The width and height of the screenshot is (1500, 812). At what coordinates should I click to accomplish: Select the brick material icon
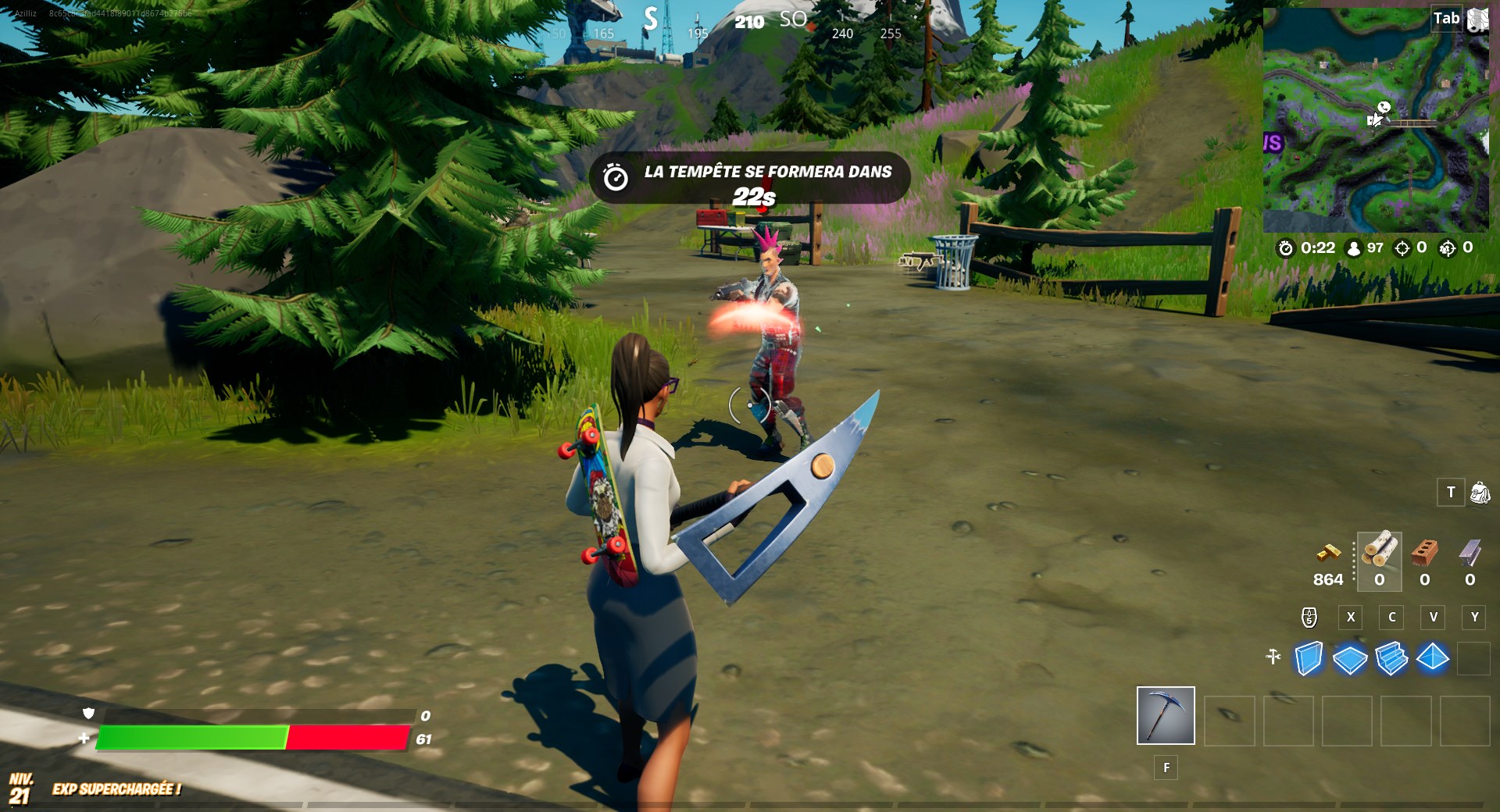(1424, 556)
